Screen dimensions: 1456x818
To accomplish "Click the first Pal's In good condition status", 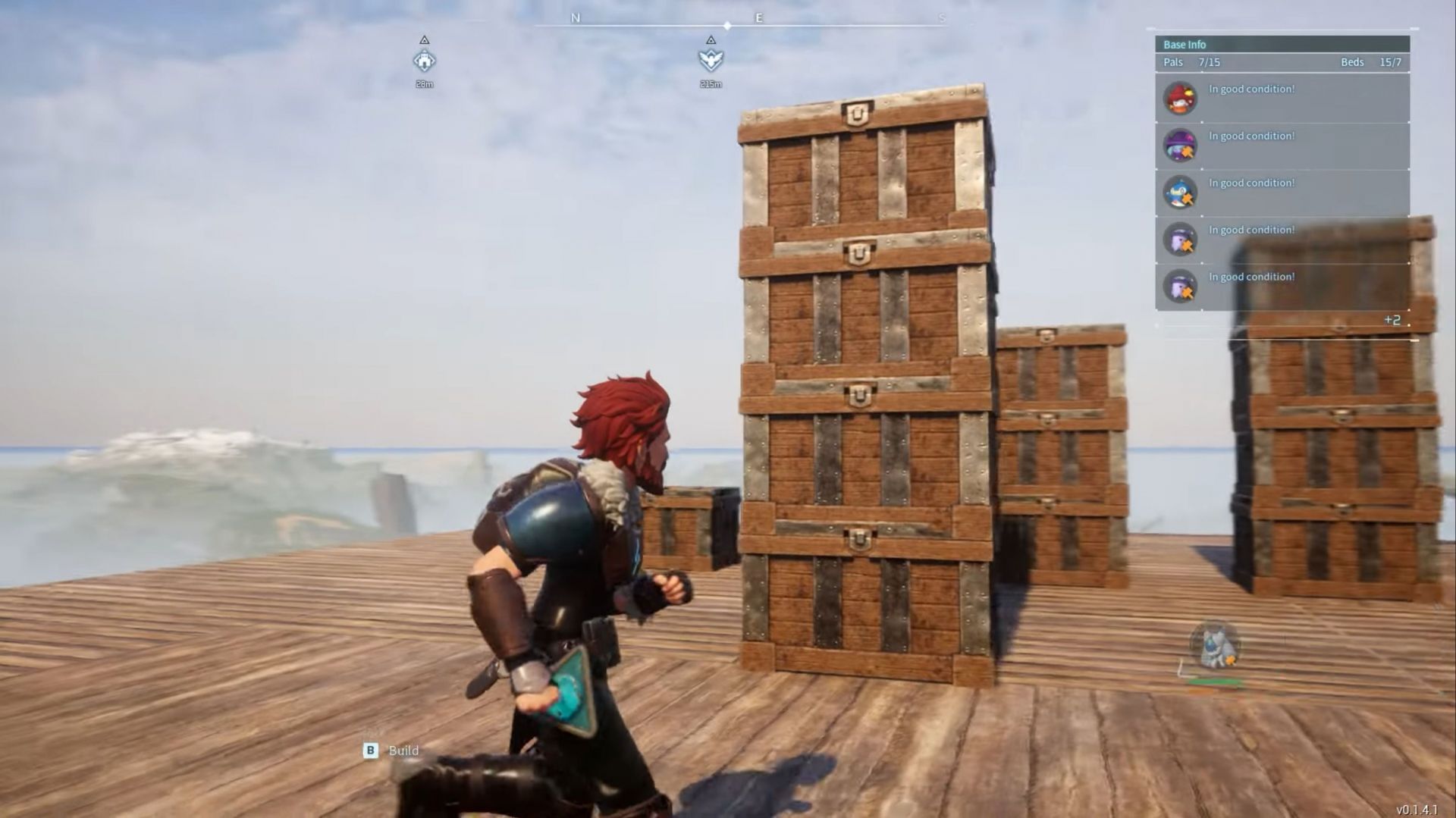I will pos(1251,89).
